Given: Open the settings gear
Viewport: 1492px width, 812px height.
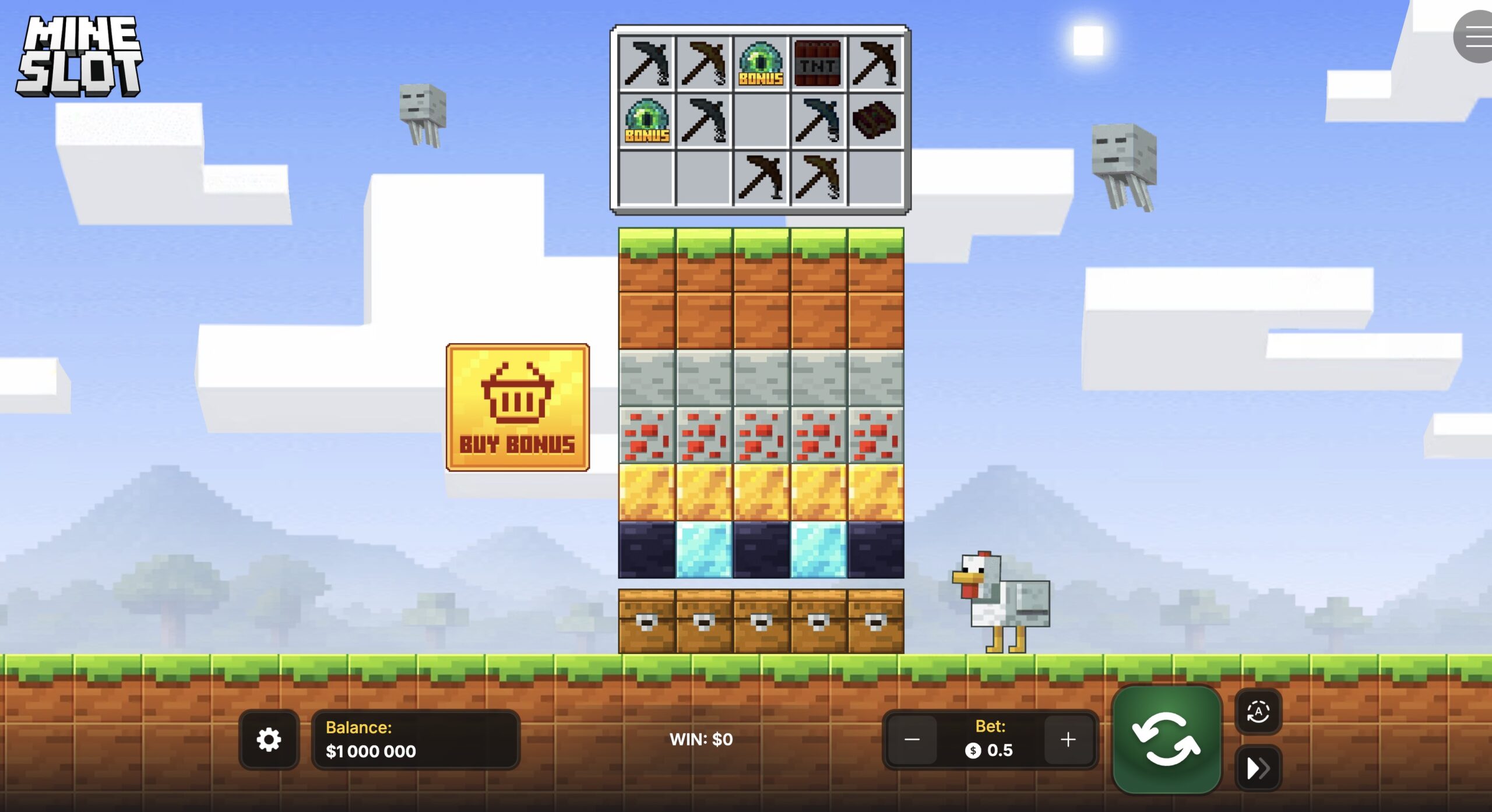Looking at the screenshot, I should click(x=268, y=740).
